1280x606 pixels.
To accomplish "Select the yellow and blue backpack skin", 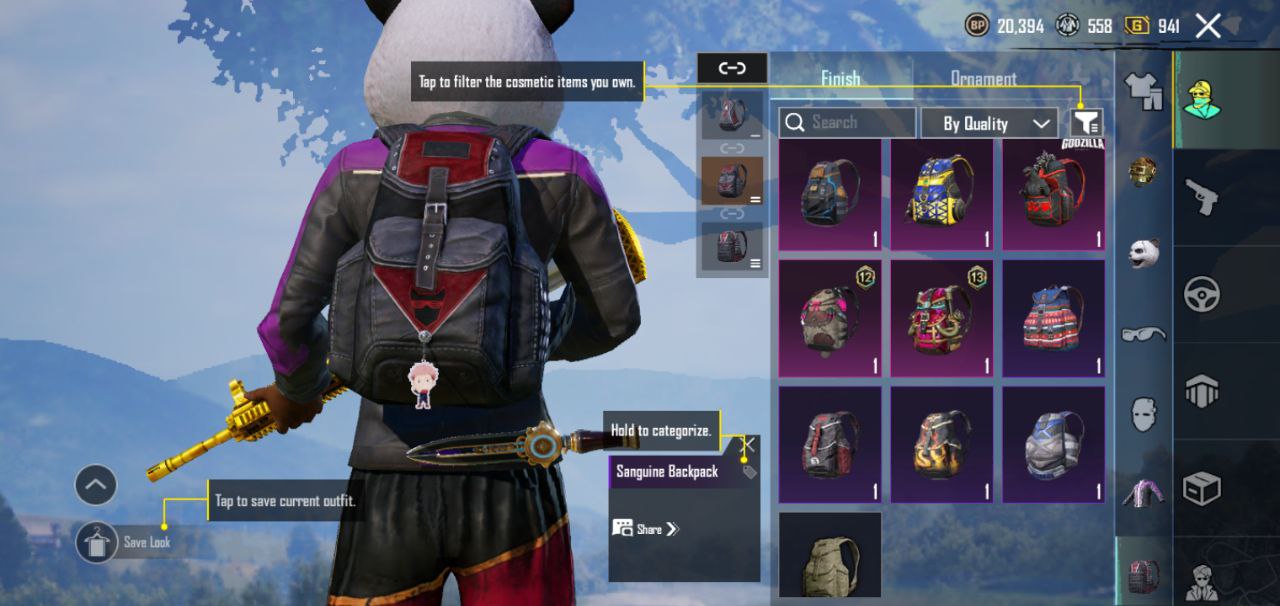I will (941, 194).
